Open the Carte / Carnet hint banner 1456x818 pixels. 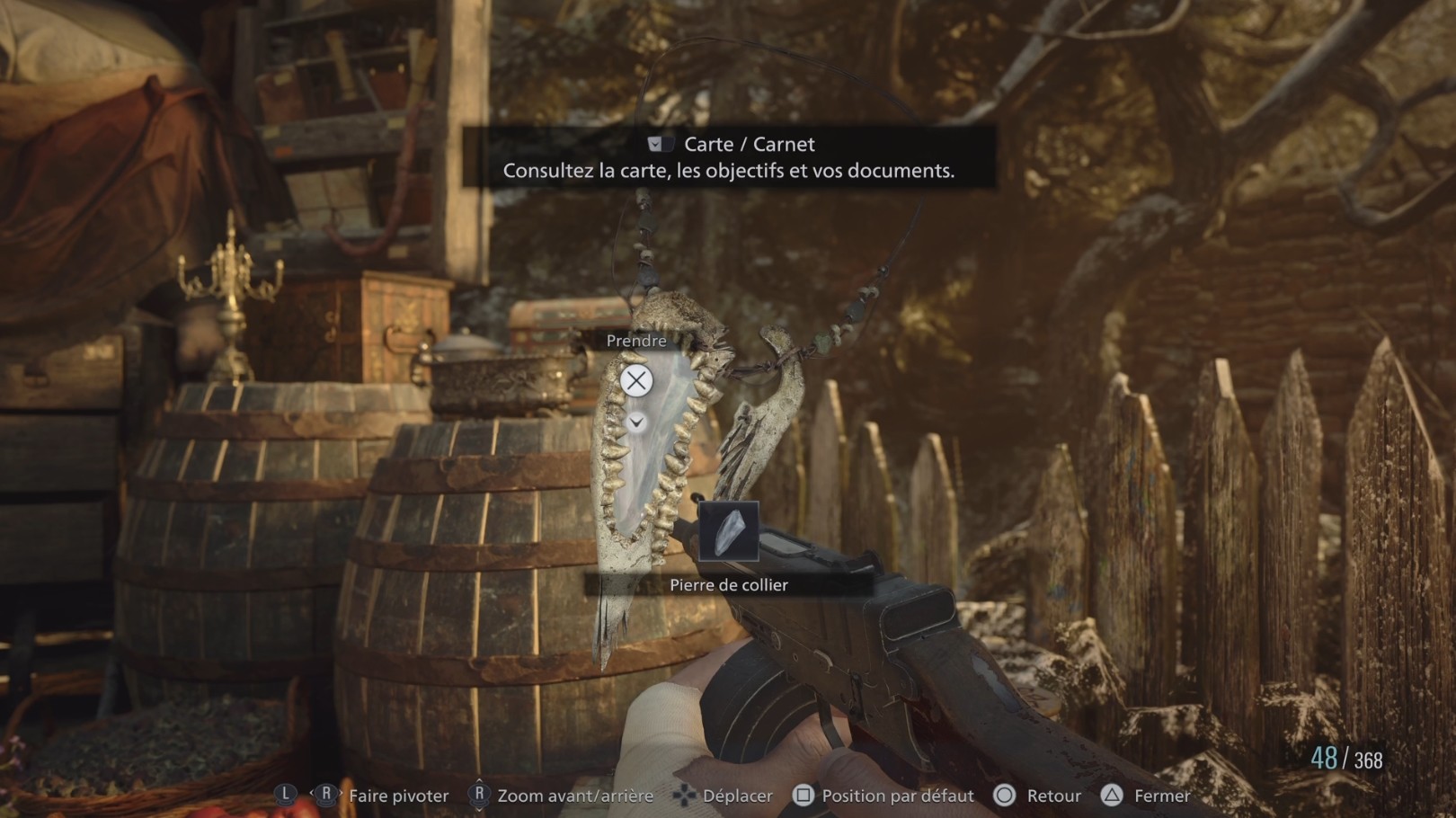(x=729, y=156)
